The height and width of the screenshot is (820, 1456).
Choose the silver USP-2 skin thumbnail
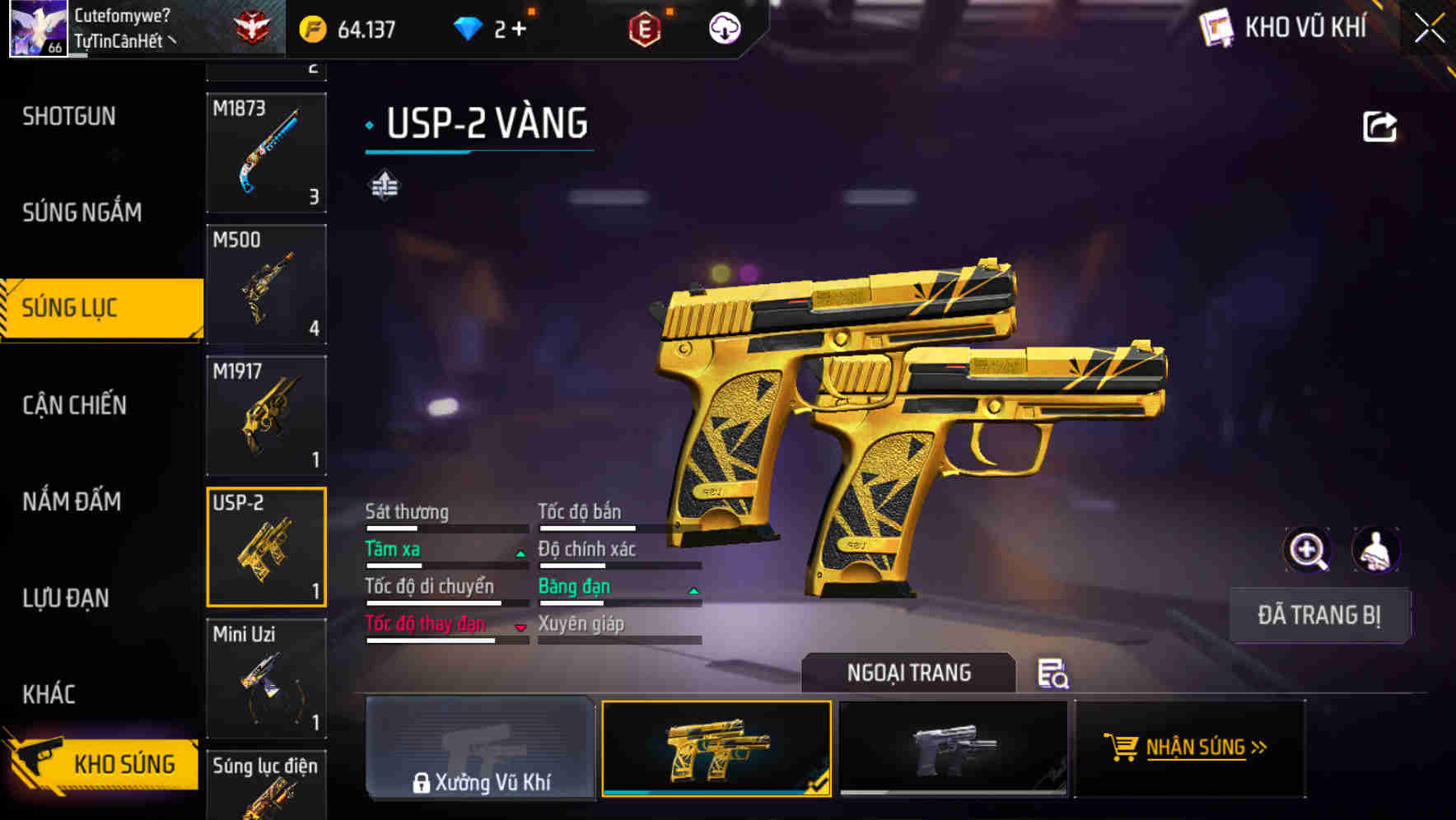[953, 748]
